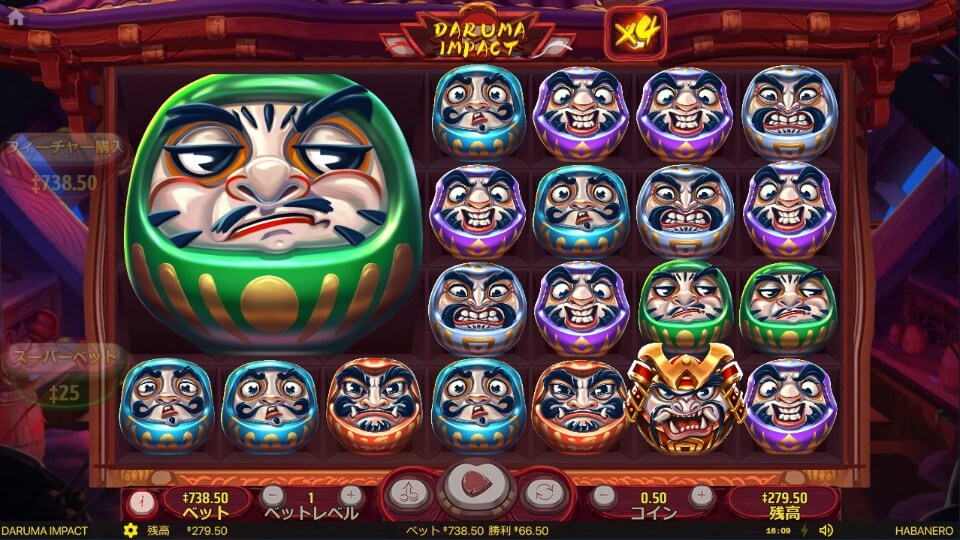Increase the bet level
Viewport: 960px width, 540px height.
[349, 495]
